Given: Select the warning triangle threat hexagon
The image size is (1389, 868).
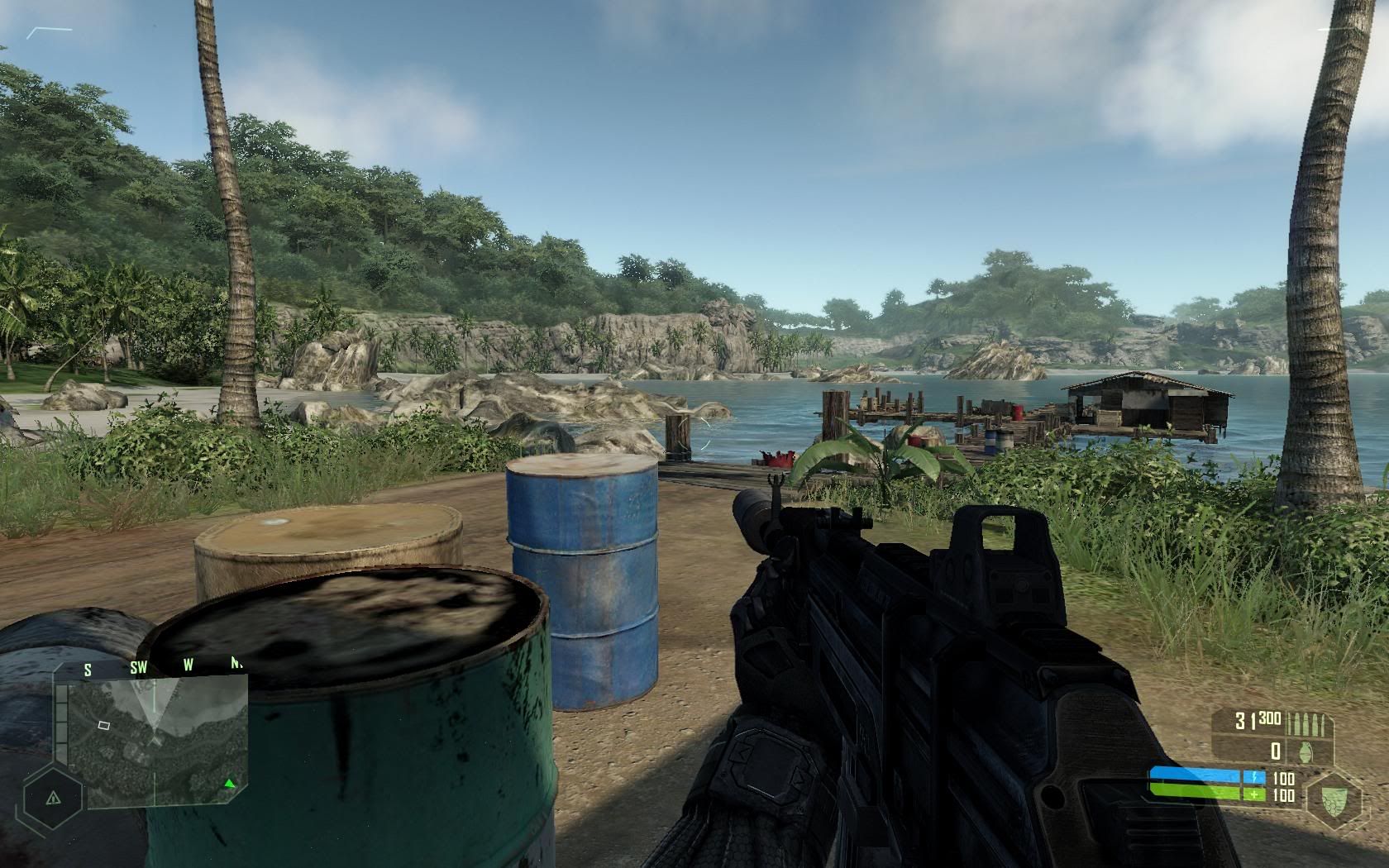Looking at the screenshot, I should coord(54,798).
